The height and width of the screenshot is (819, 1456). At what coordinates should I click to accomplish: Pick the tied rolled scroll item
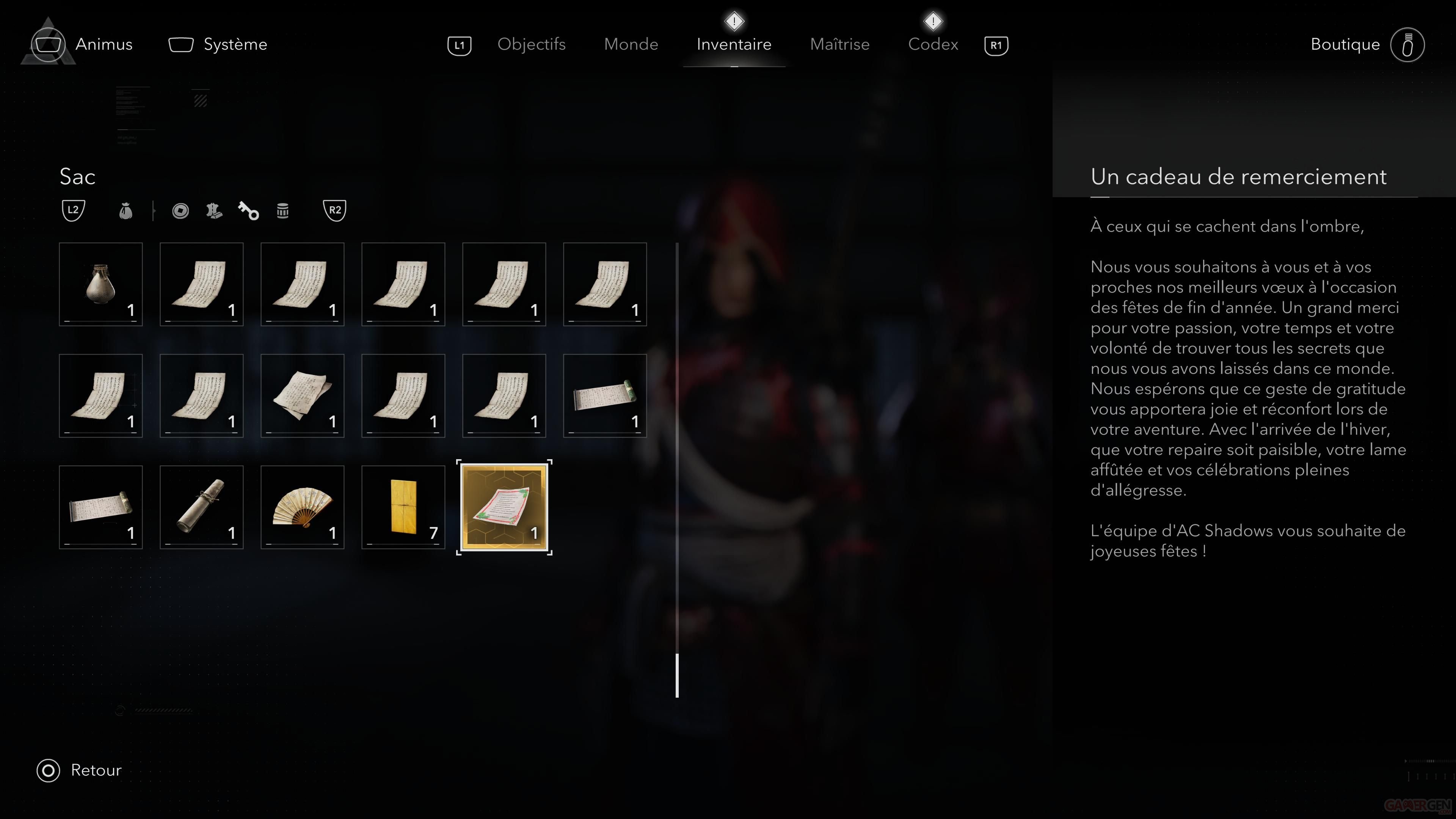[x=201, y=507]
